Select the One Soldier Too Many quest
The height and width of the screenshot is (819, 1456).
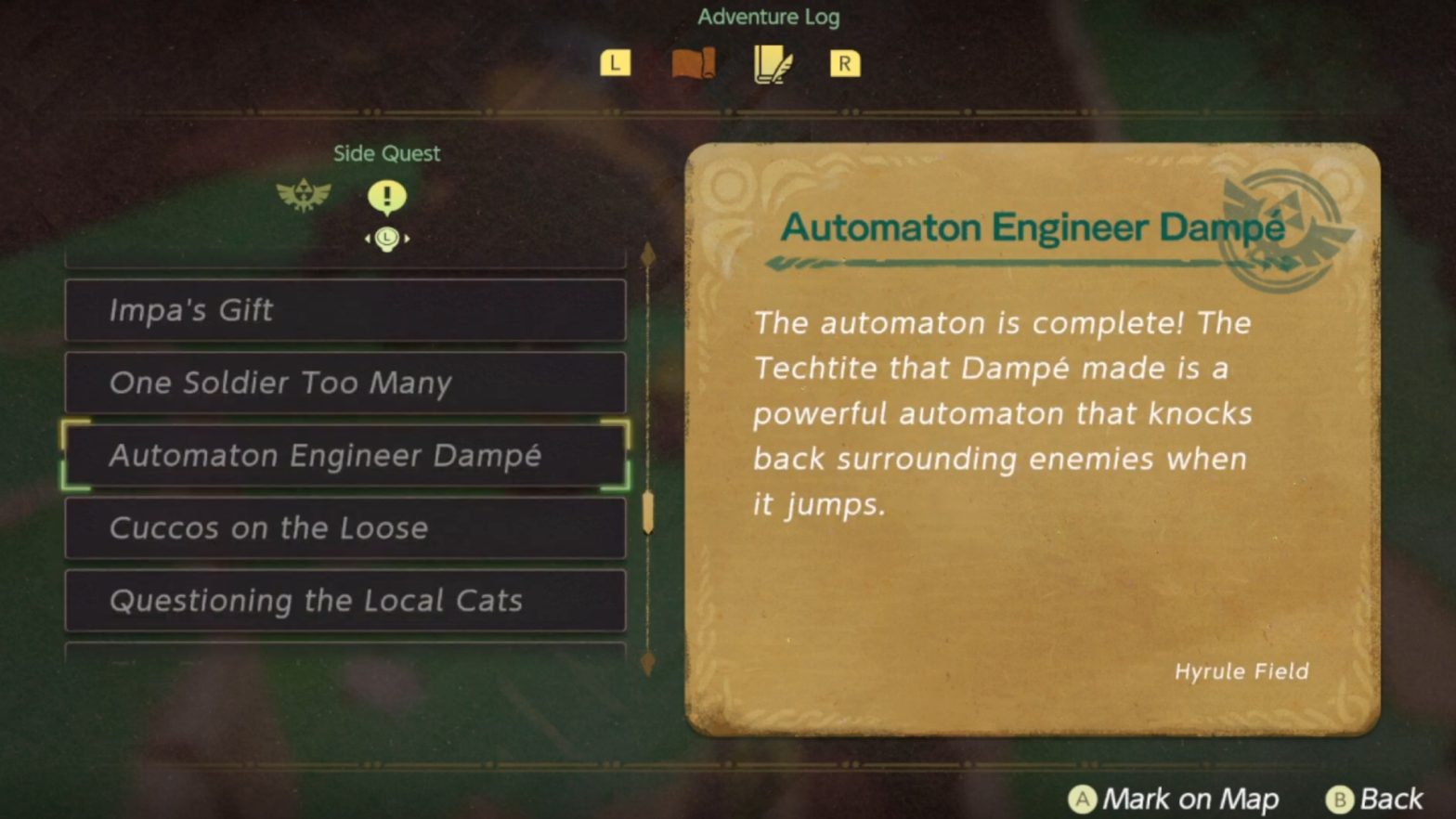point(345,383)
